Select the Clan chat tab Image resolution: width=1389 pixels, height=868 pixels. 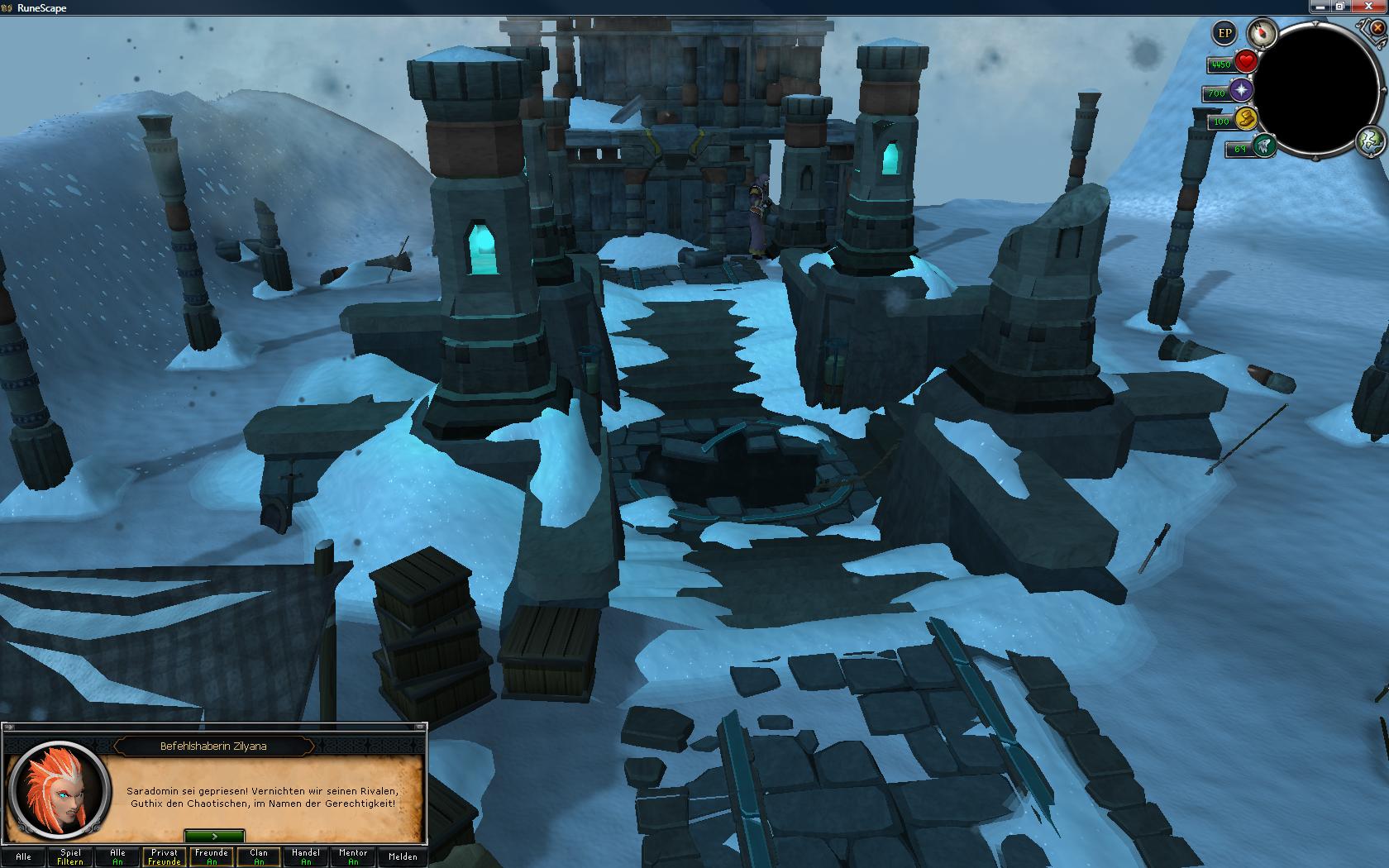click(x=259, y=856)
